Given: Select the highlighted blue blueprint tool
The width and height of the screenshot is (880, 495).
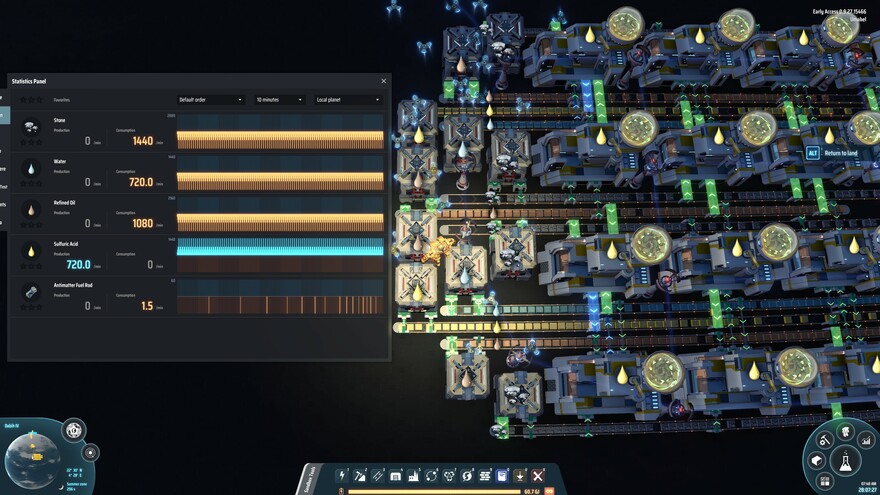Looking at the screenshot, I should pyautogui.click(x=503, y=476).
